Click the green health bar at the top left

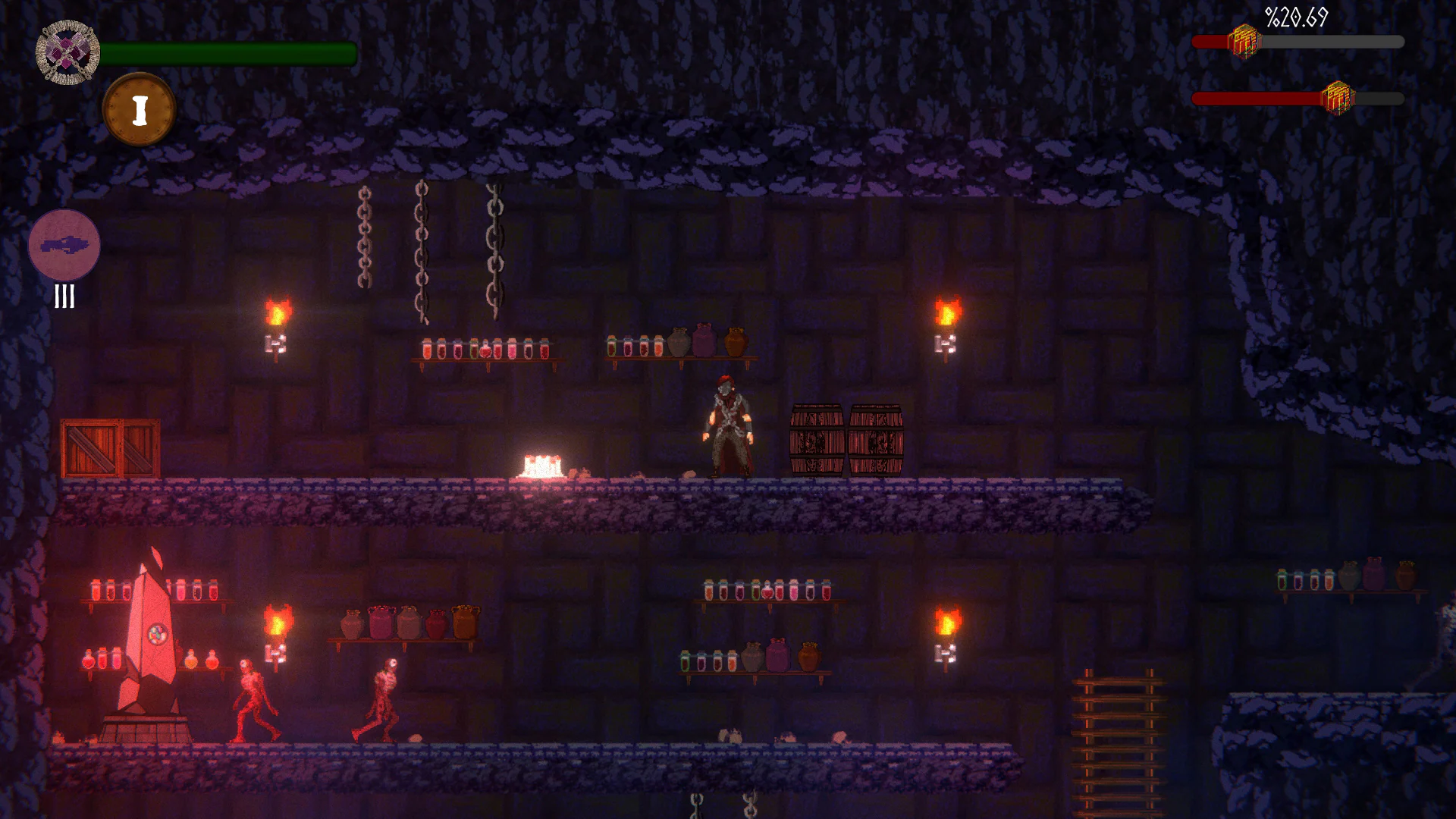tap(227, 52)
